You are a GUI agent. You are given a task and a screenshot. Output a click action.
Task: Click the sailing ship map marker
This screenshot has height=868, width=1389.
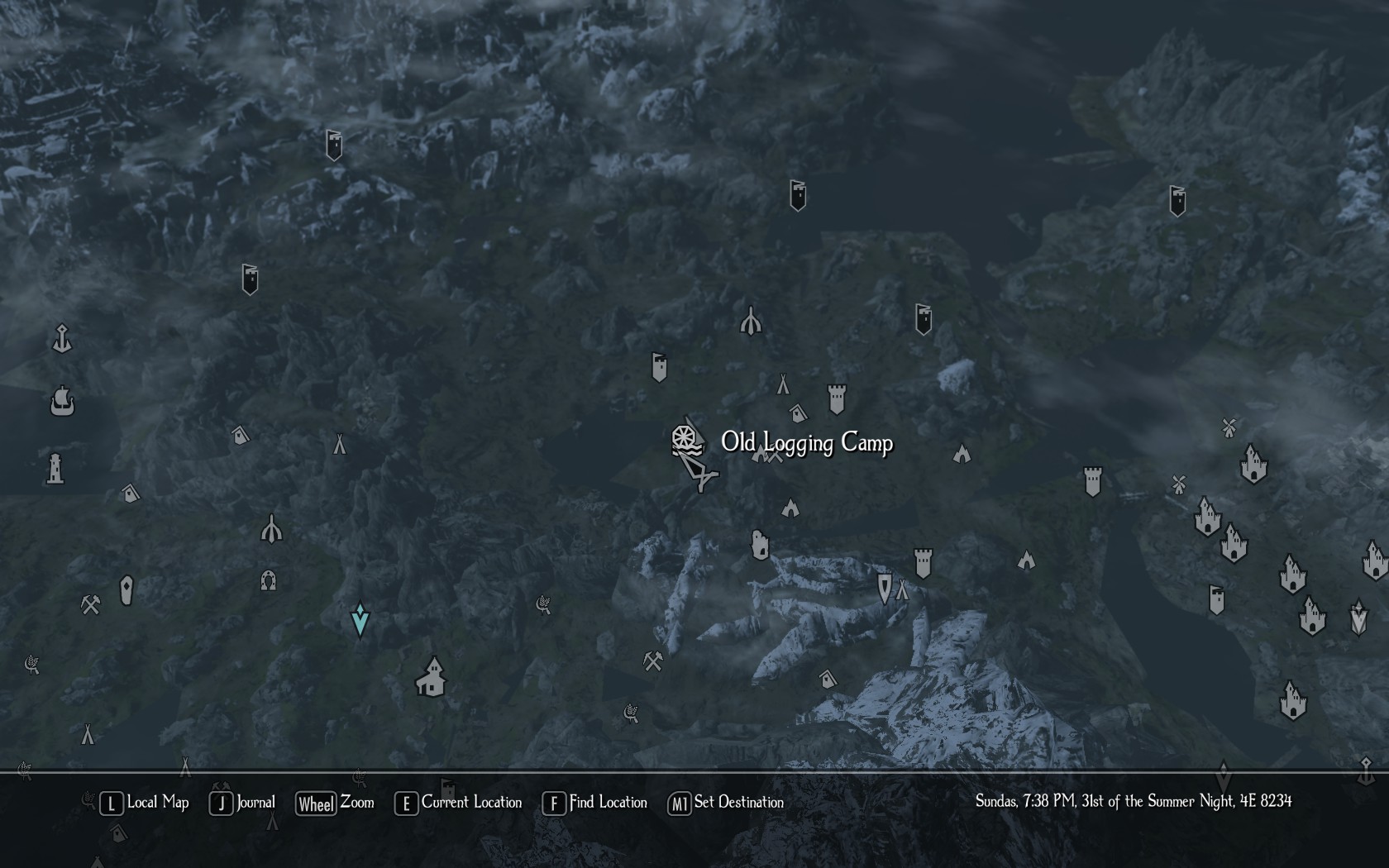click(x=62, y=402)
